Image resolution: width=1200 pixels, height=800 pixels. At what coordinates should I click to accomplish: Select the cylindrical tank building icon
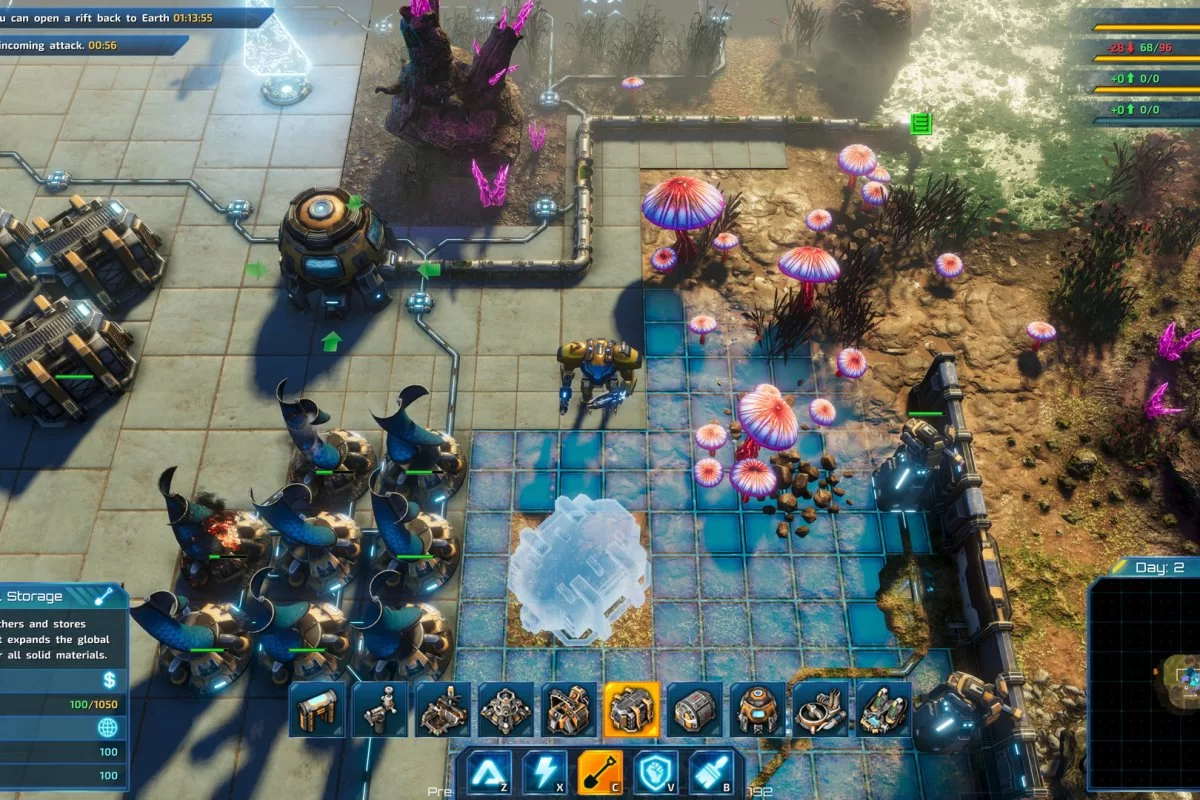point(694,709)
